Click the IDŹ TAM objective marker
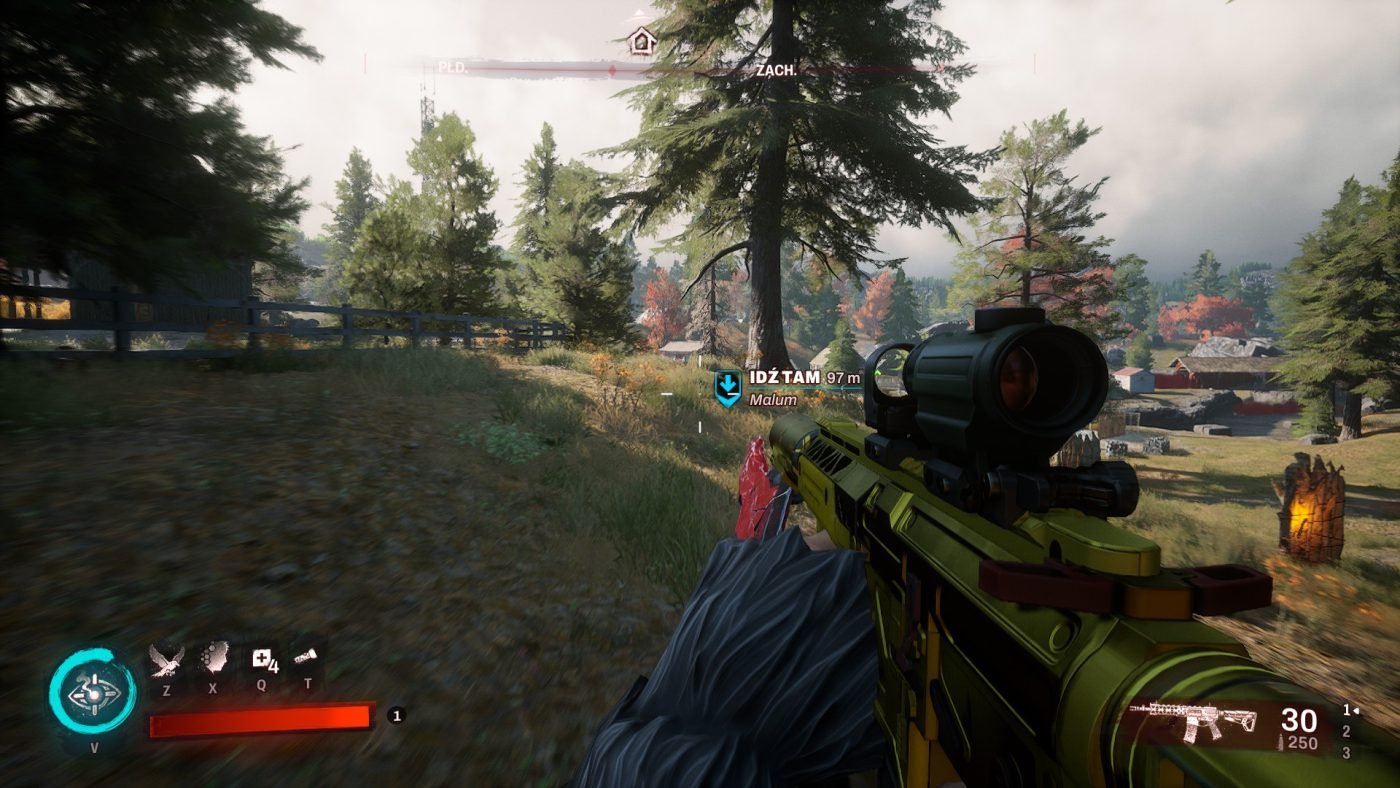 tap(728, 388)
